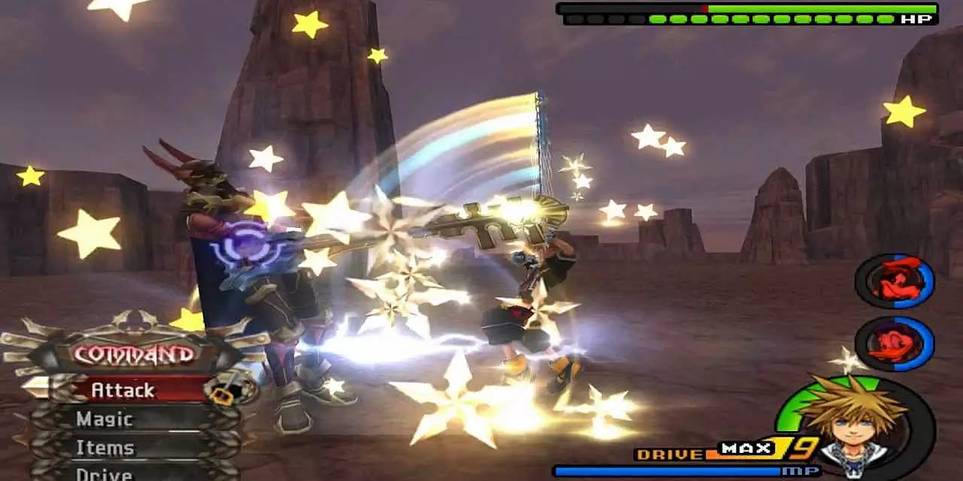Activate the Drive command
963x481 pixels.
pos(105,472)
